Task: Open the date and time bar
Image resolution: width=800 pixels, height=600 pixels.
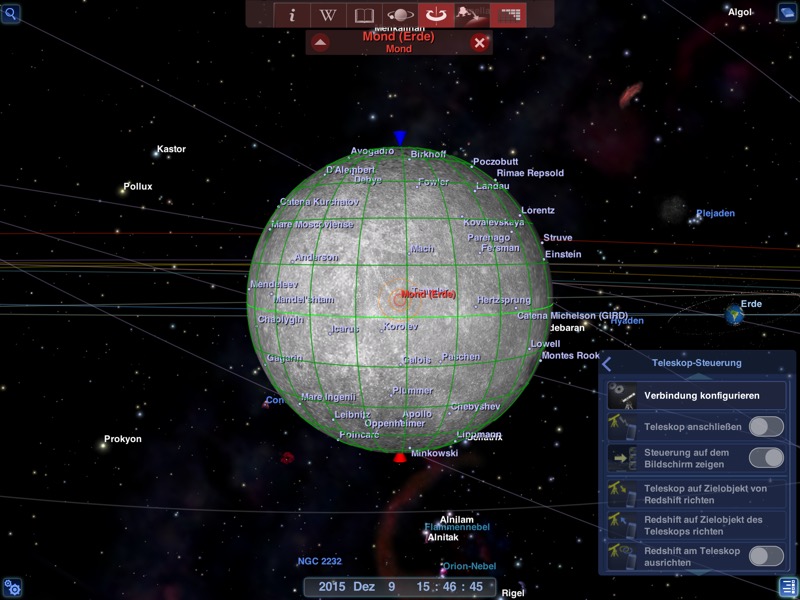Action: coord(400,587)
